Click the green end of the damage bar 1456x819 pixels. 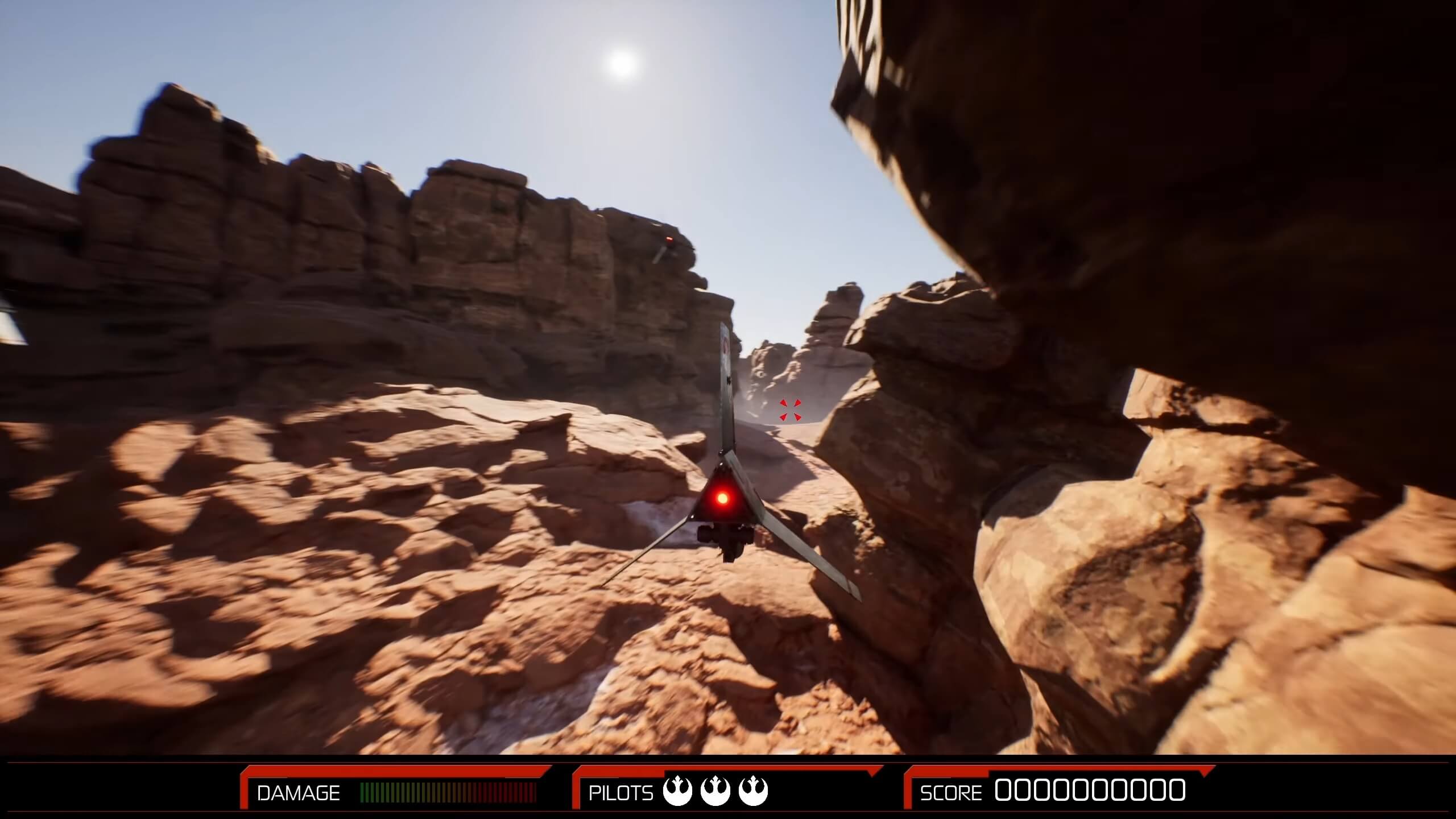367,792
